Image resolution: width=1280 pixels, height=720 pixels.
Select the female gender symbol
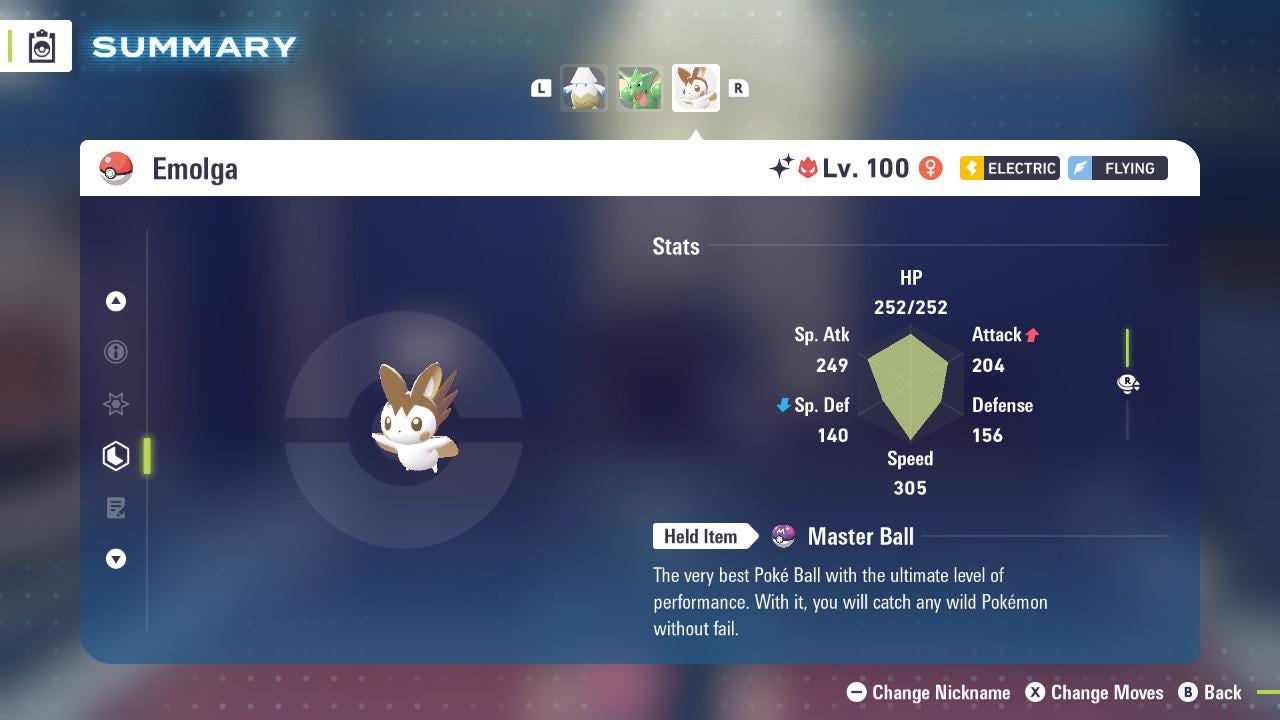[930, 168]
